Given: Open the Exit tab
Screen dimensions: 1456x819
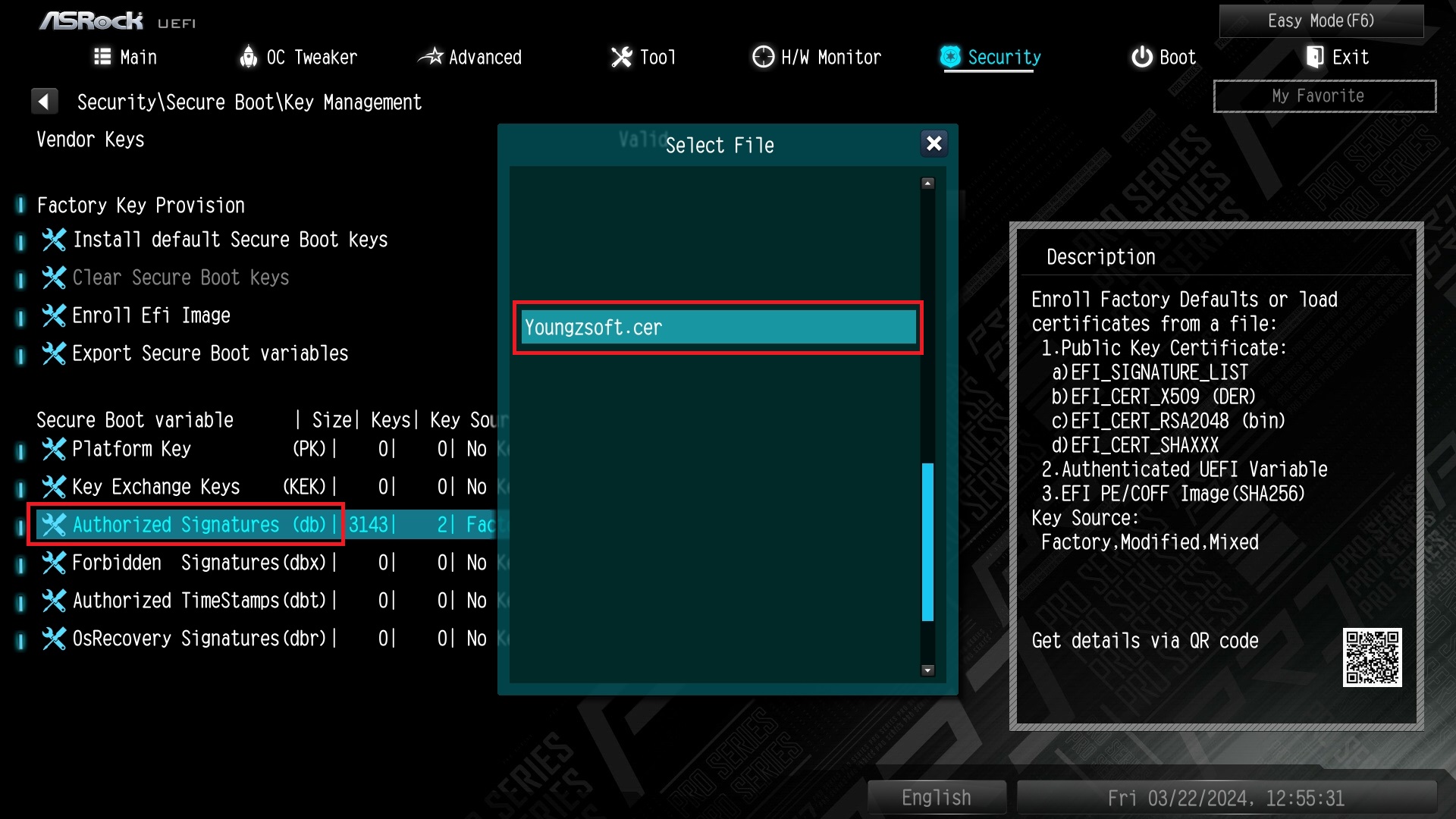Looking at the screenshot, I should click(1337, 57).
